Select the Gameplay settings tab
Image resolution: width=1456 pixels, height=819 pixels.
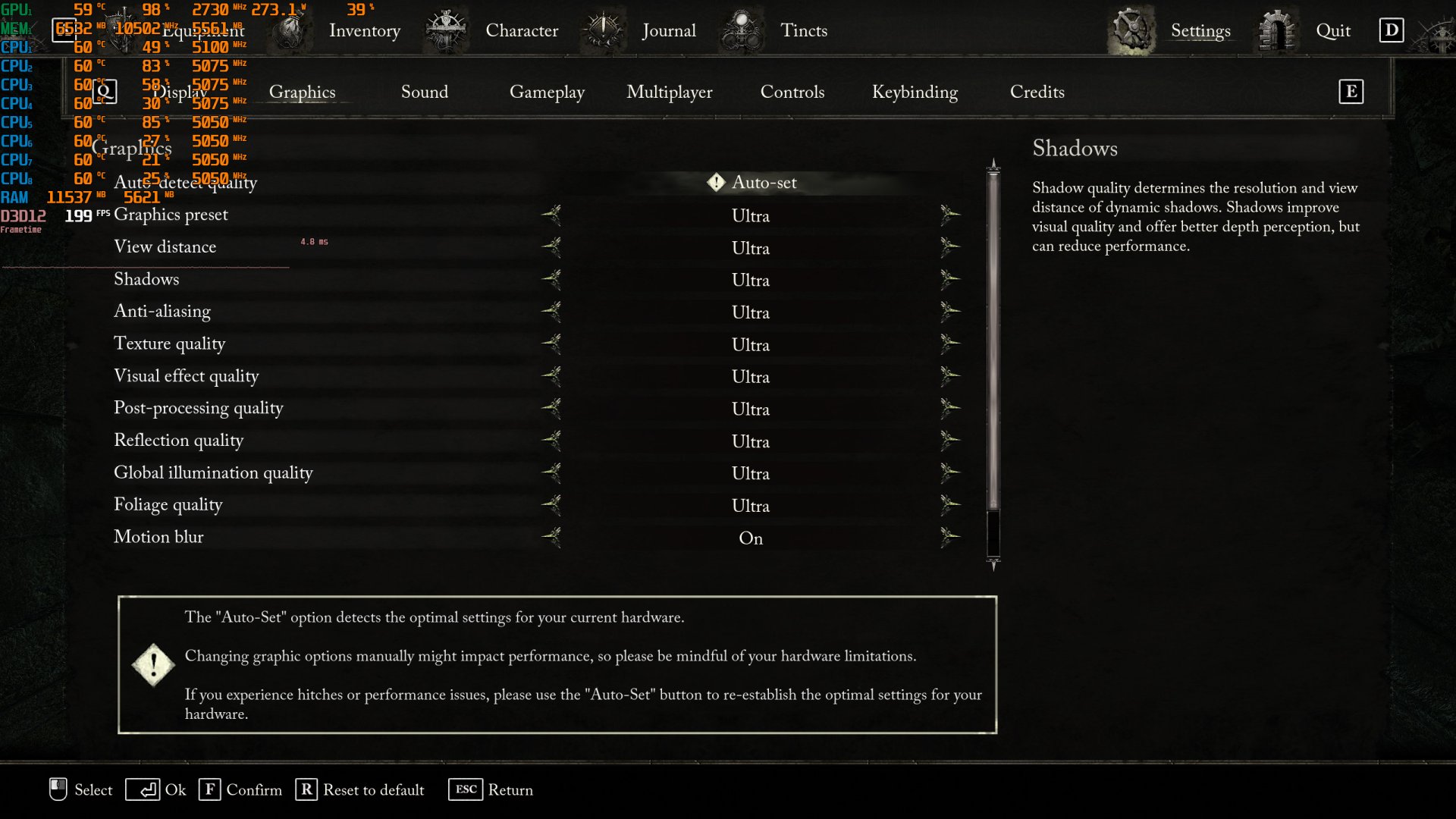tap(548, 92)
